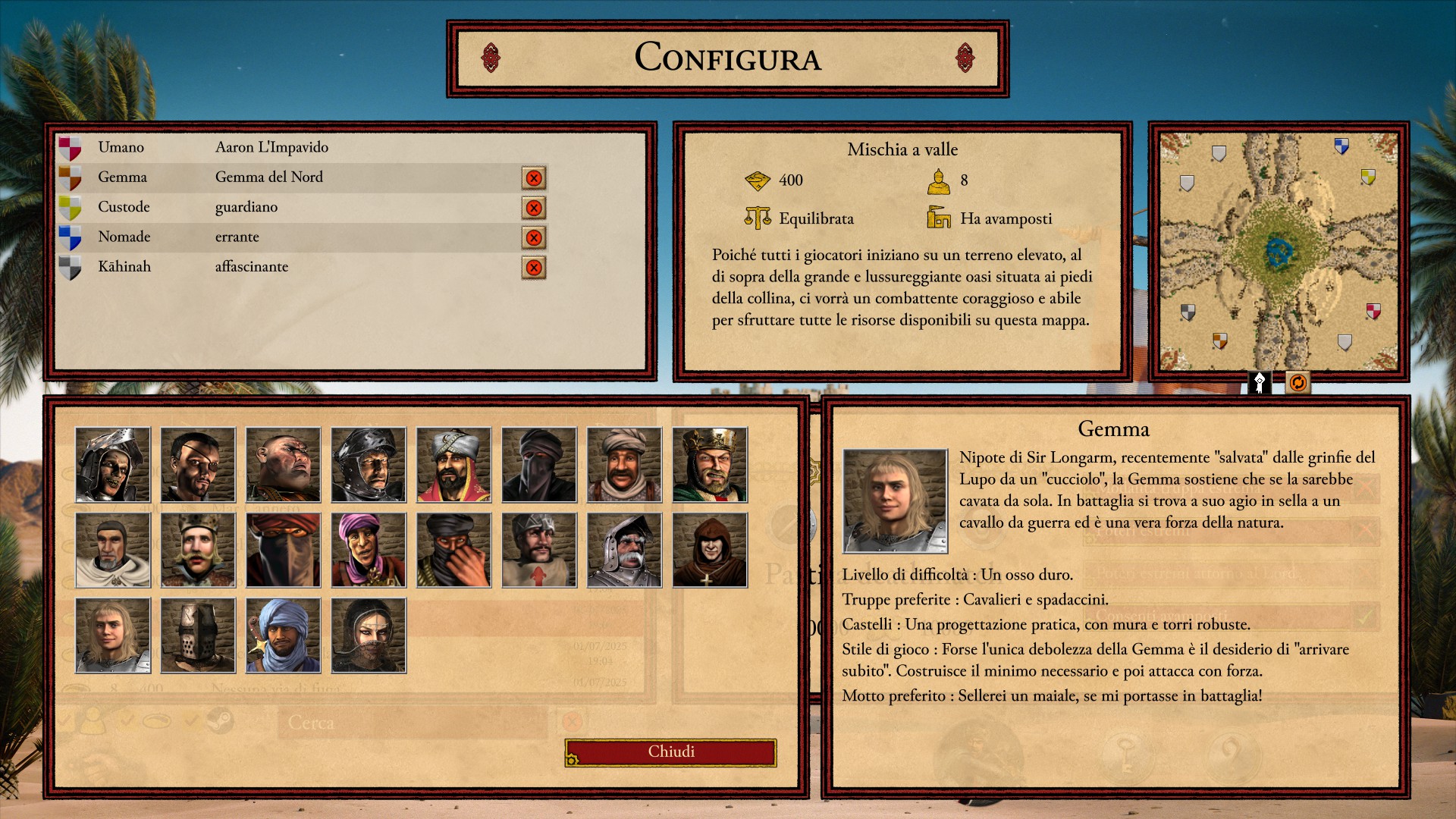The width and height of the screenshot is (1456, 819).
Task: Choose the blue-turbaned nomad portrait
Action: point(284,635)
